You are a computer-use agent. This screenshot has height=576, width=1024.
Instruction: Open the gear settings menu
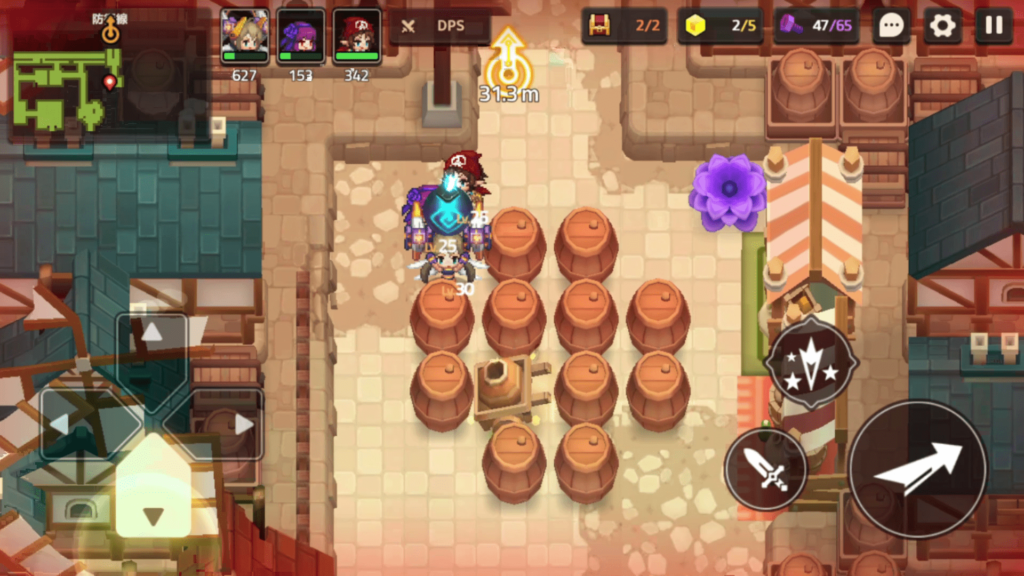[x=942, y=25]
